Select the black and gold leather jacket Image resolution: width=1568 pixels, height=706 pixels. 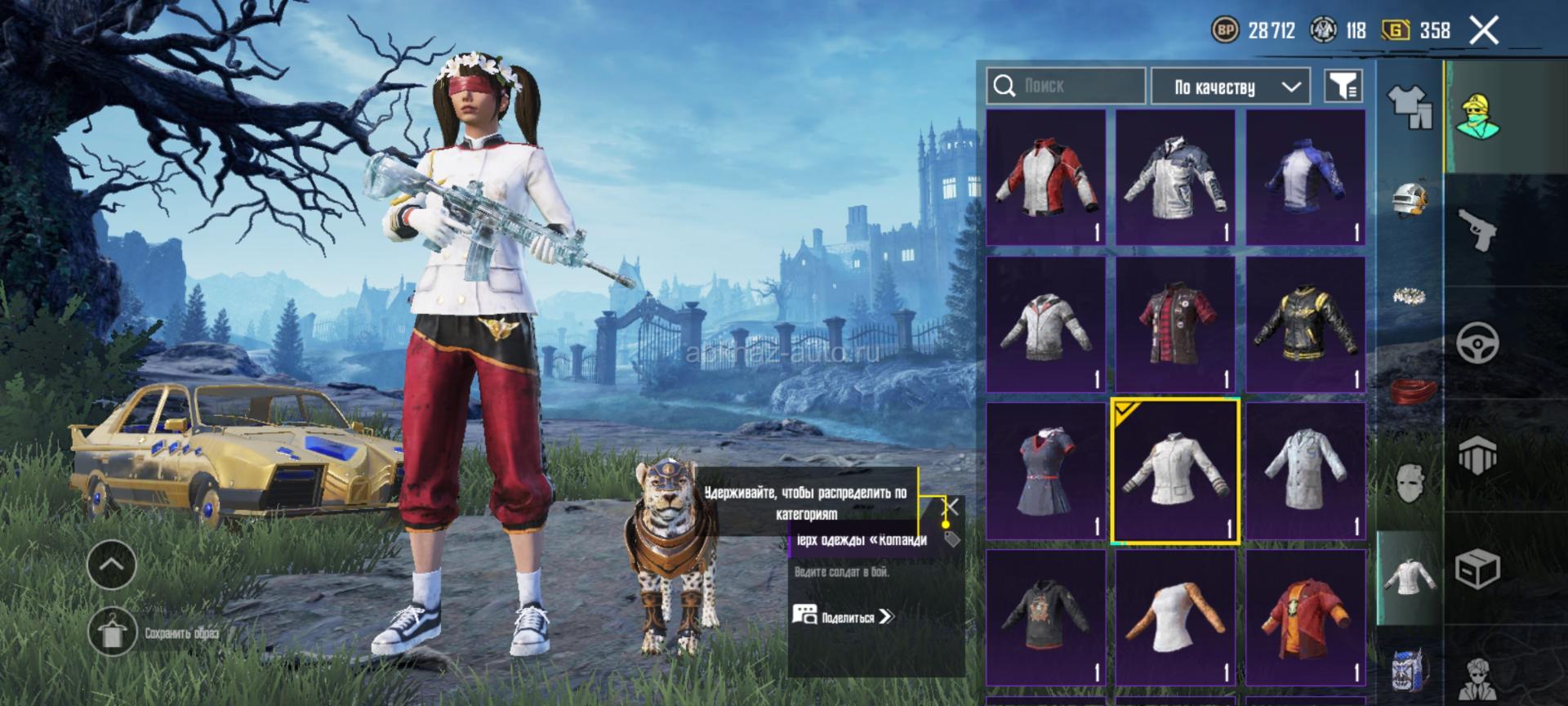coord(1305,324)
